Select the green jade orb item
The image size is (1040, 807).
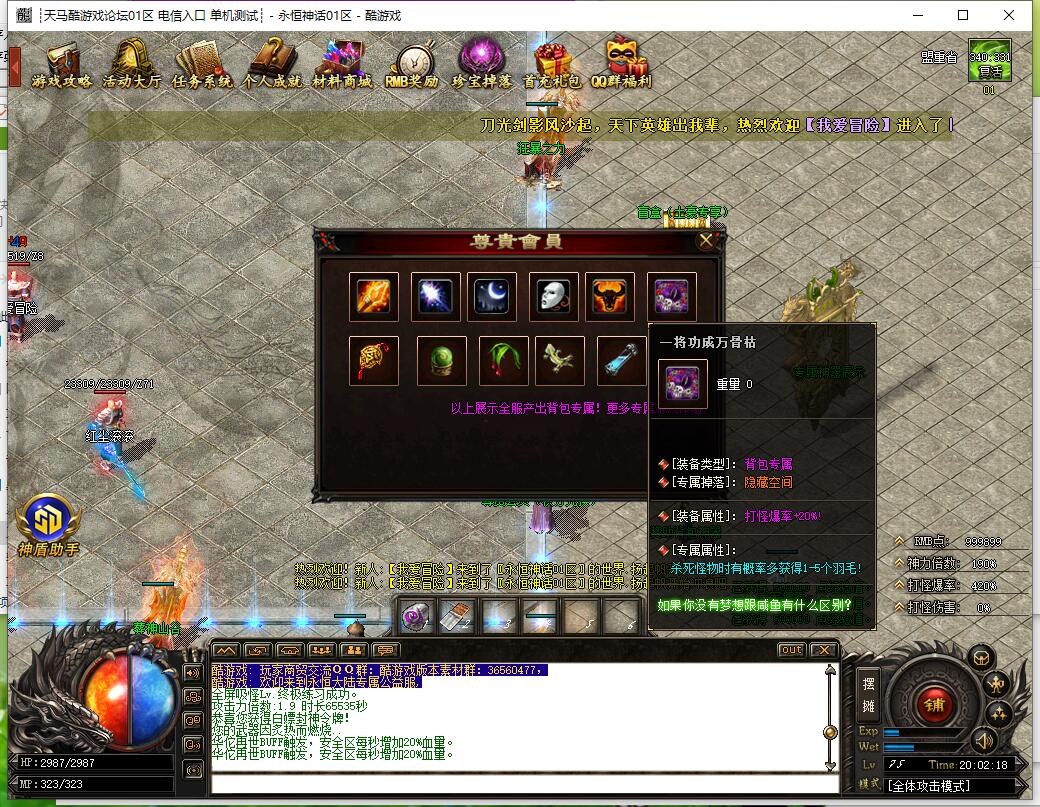[436, 361]
